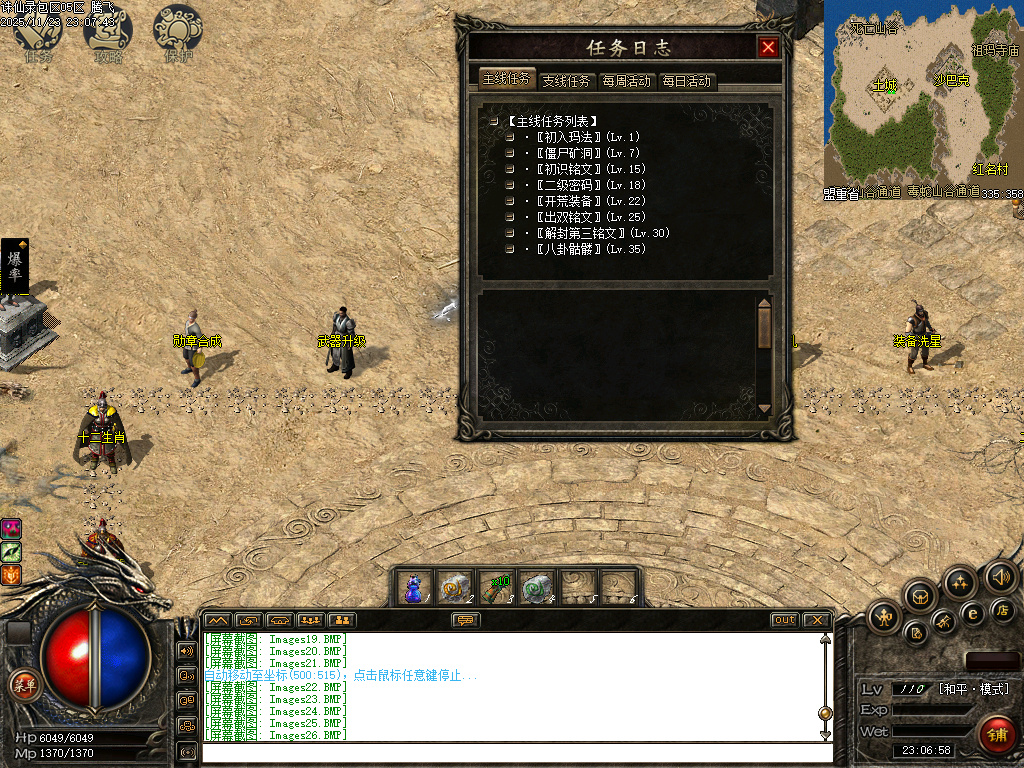Open the 每周活动 tab
Image resolution: width=1024 pixels, height=768 pixels.
point(627,81)
